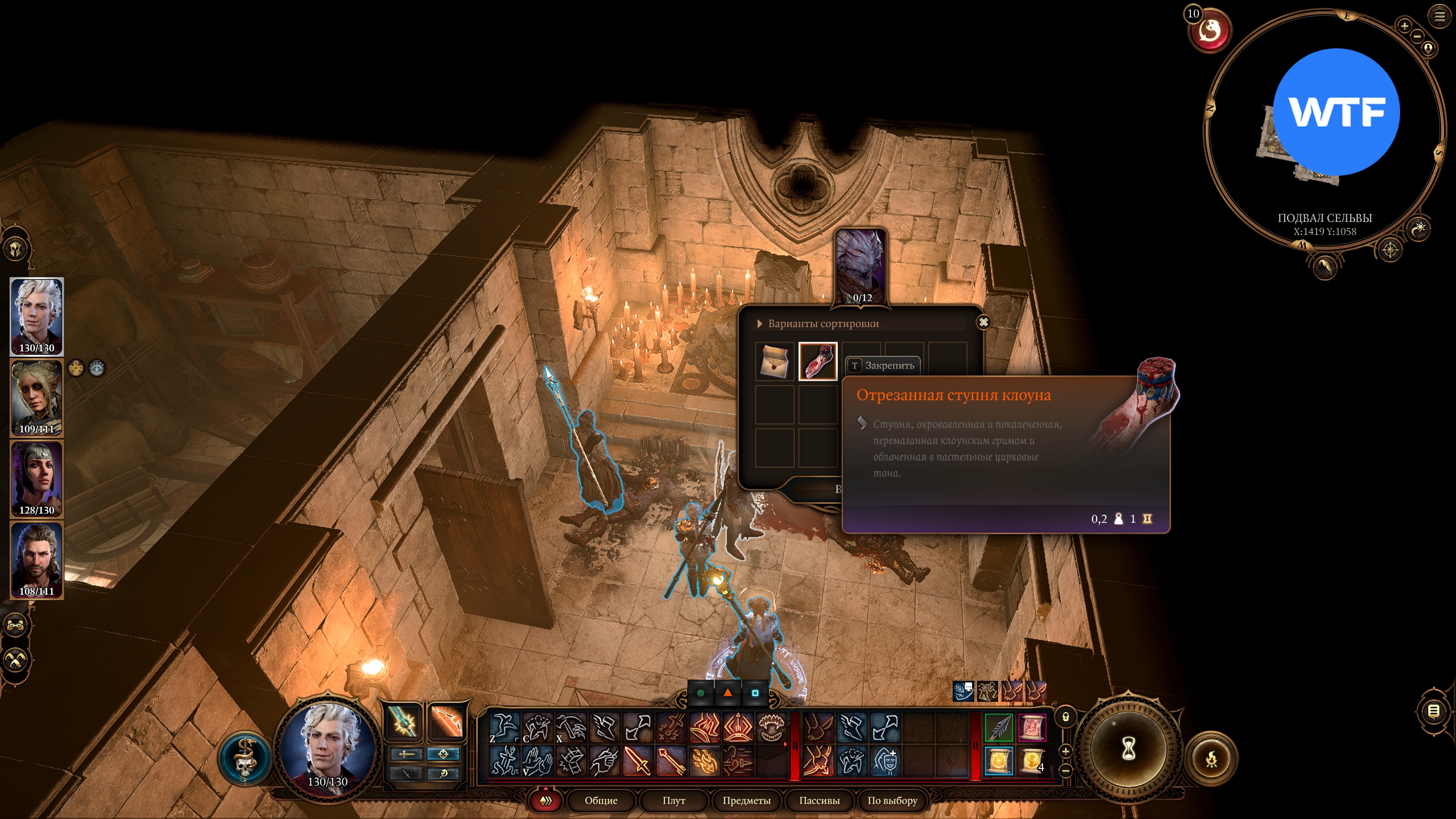Close the loot container window

click(983, 322)
